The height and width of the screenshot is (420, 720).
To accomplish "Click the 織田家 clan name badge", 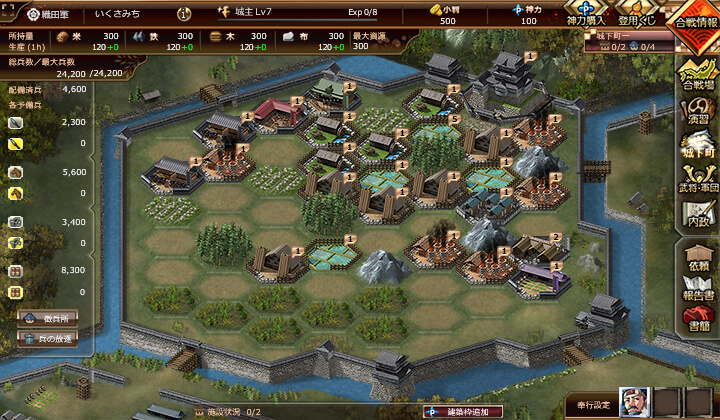I will click(x=48, y=14).
